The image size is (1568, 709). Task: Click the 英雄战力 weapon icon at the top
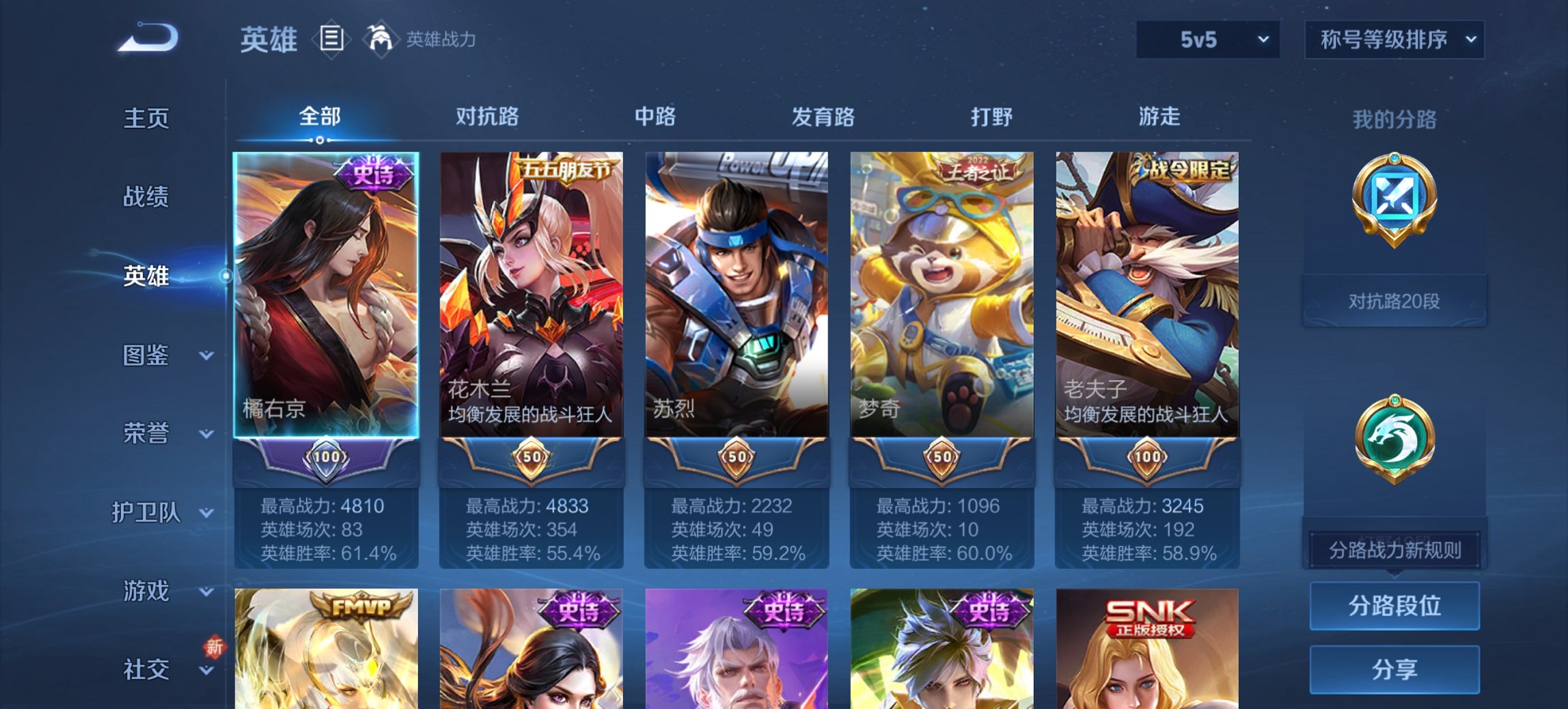click(381, 39)
